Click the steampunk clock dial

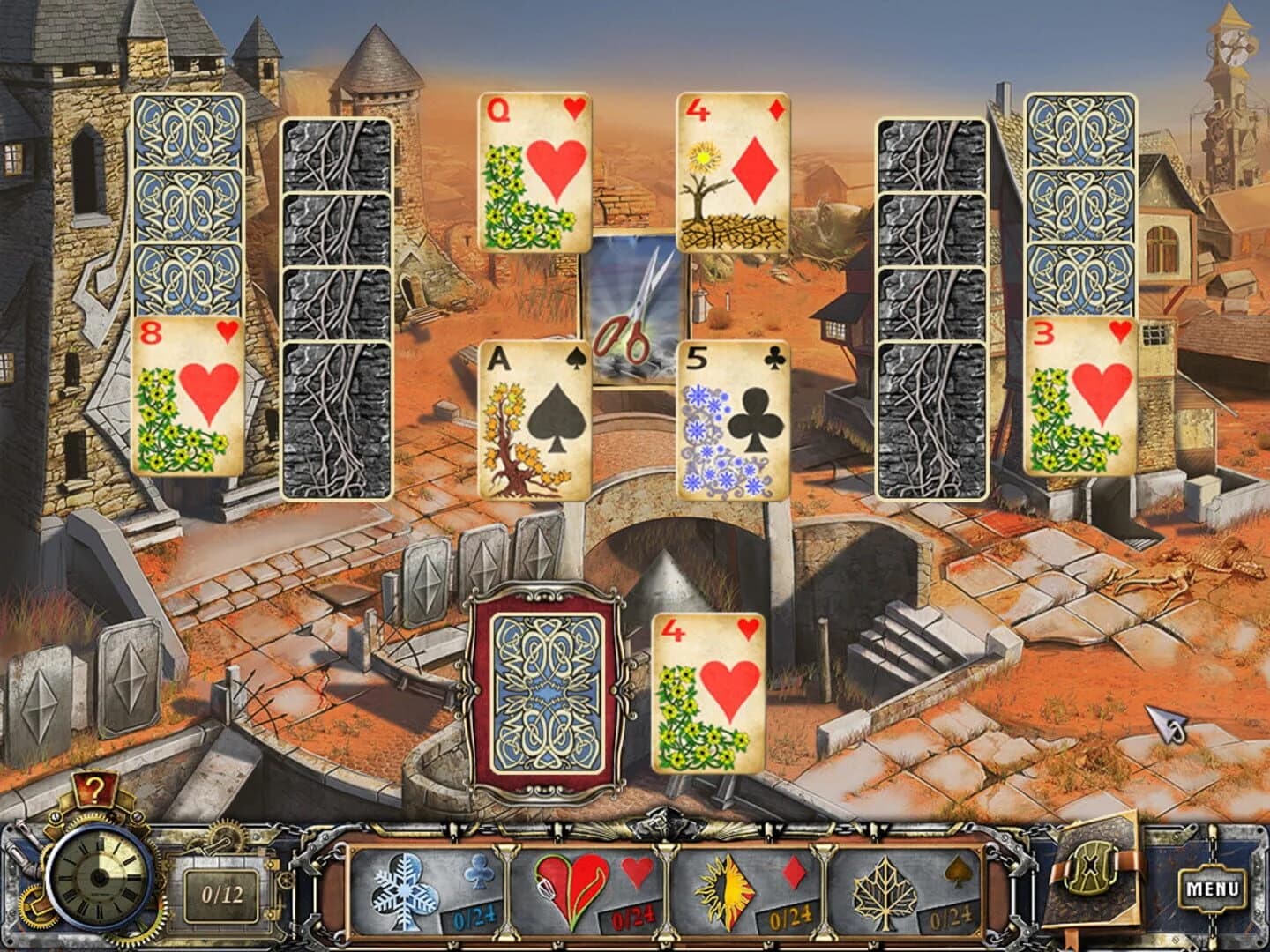coord(97,881)
